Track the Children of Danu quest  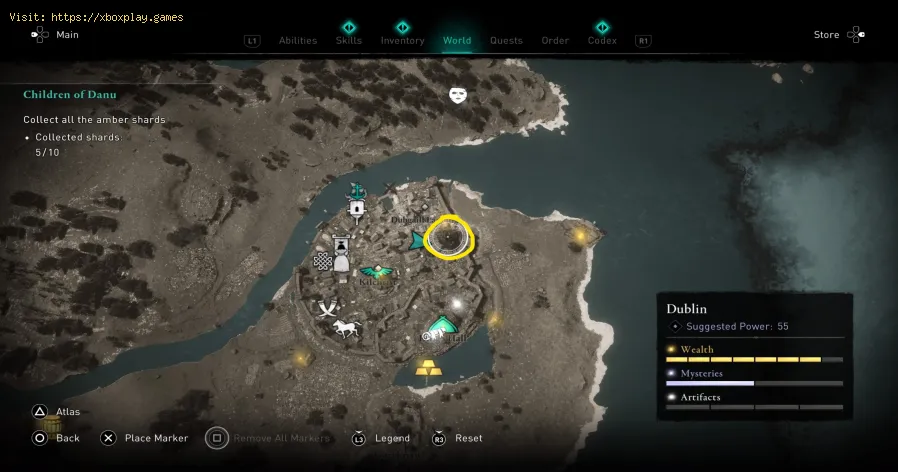tap(70, 95)
